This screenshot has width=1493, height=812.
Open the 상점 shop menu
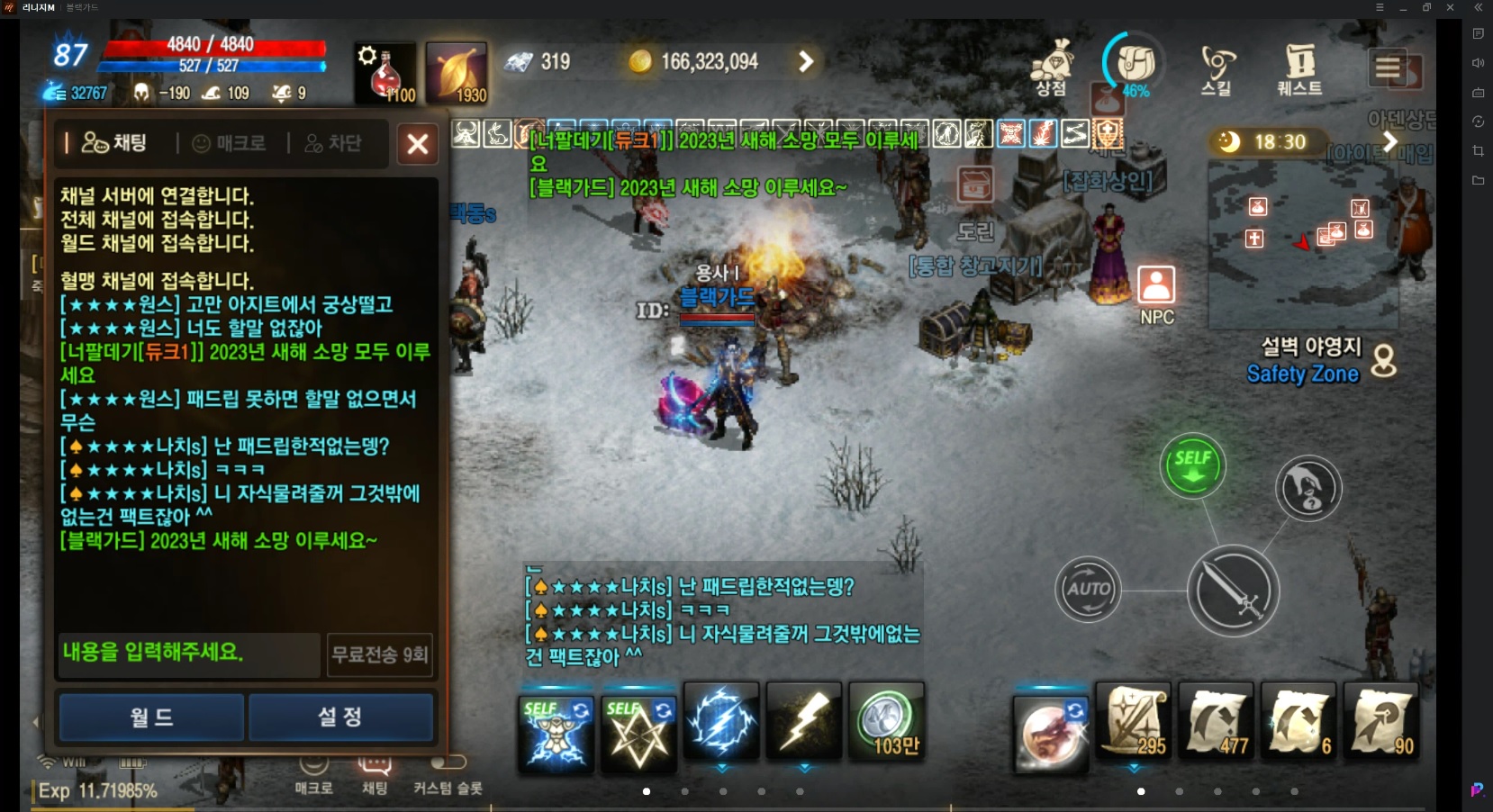(x=1052, y=63)
